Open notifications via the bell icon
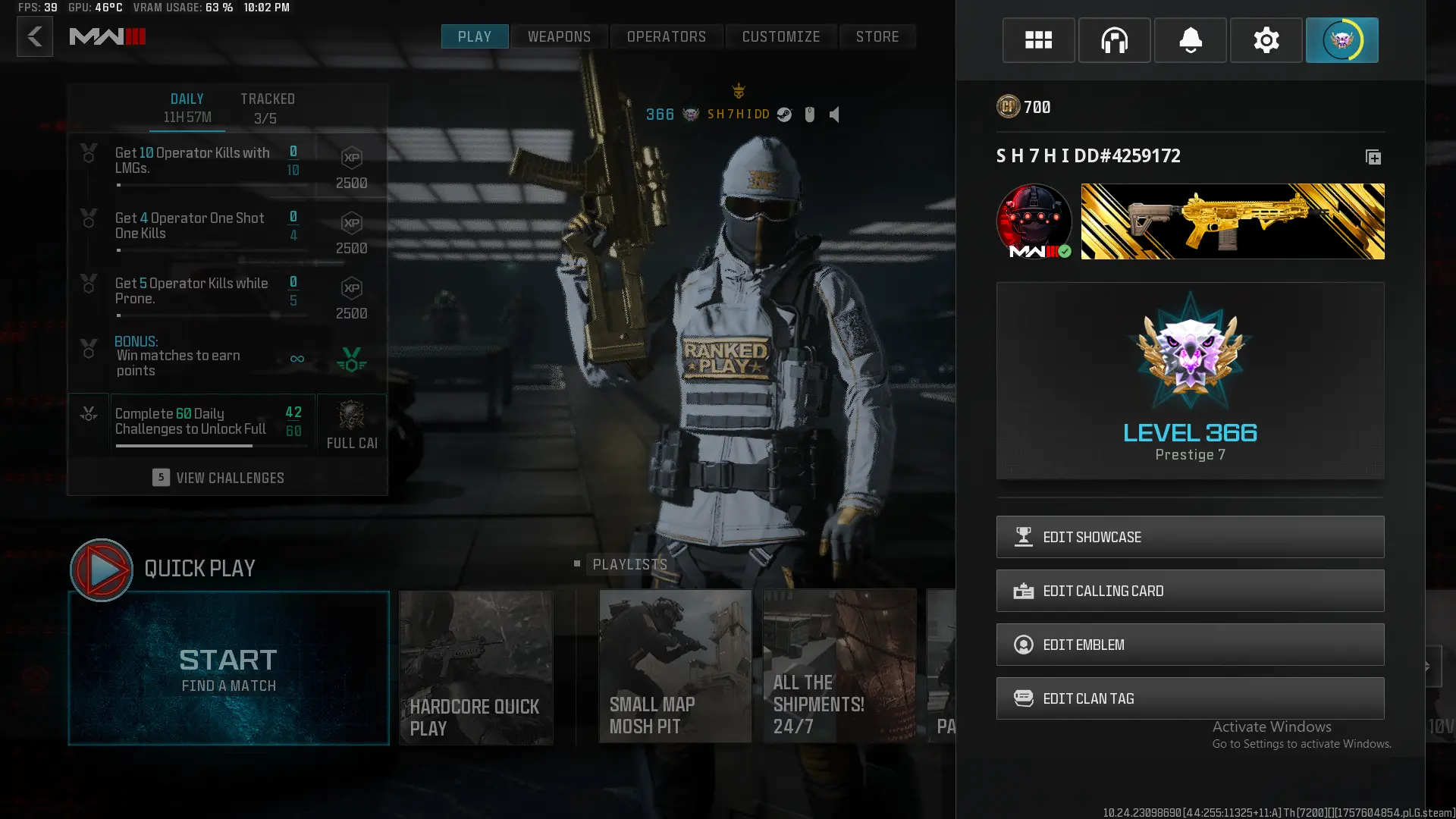The image size is (1456, 819). [x=1190, y=40]
